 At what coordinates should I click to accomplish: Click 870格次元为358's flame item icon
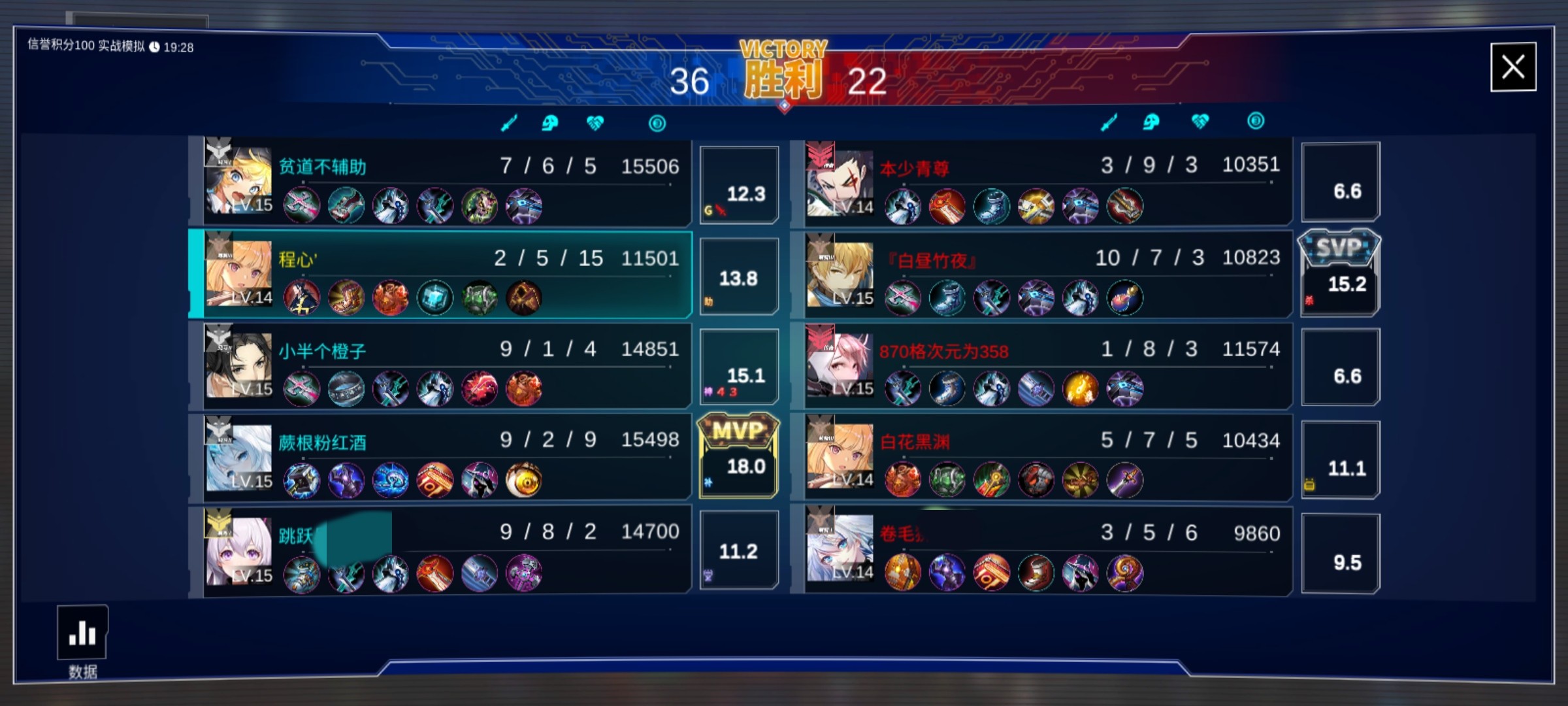(x=1080, y=389)
